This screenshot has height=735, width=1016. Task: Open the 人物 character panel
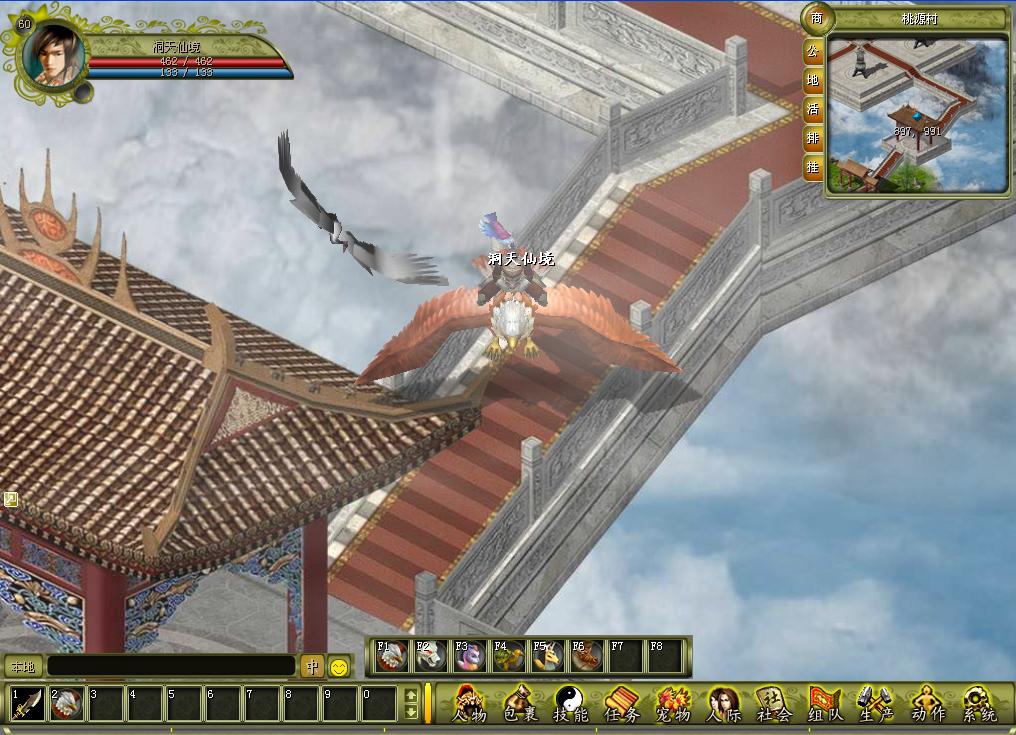(x=469, y=703)
